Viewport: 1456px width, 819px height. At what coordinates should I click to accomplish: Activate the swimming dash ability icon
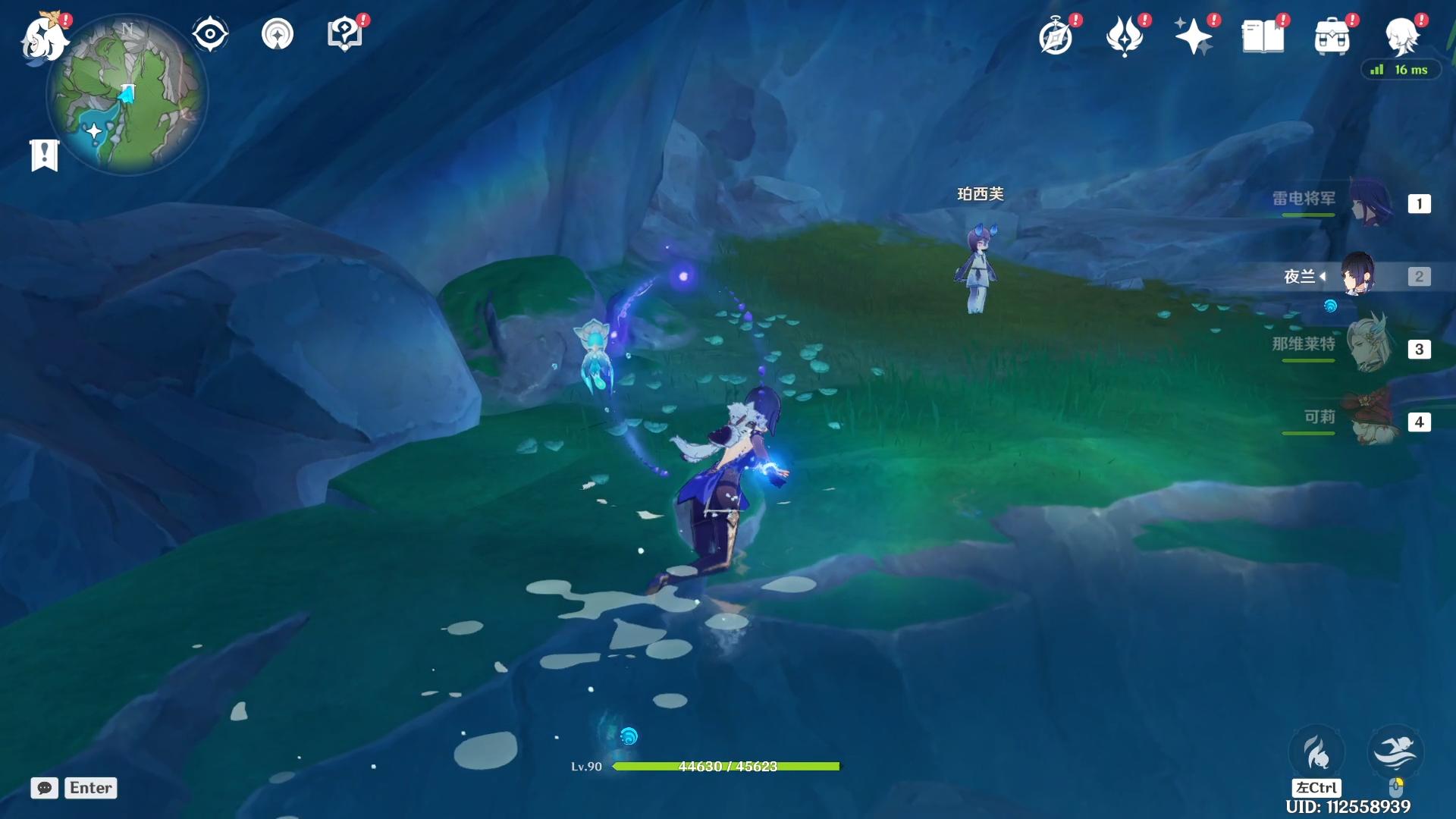tap(1395, 752)
